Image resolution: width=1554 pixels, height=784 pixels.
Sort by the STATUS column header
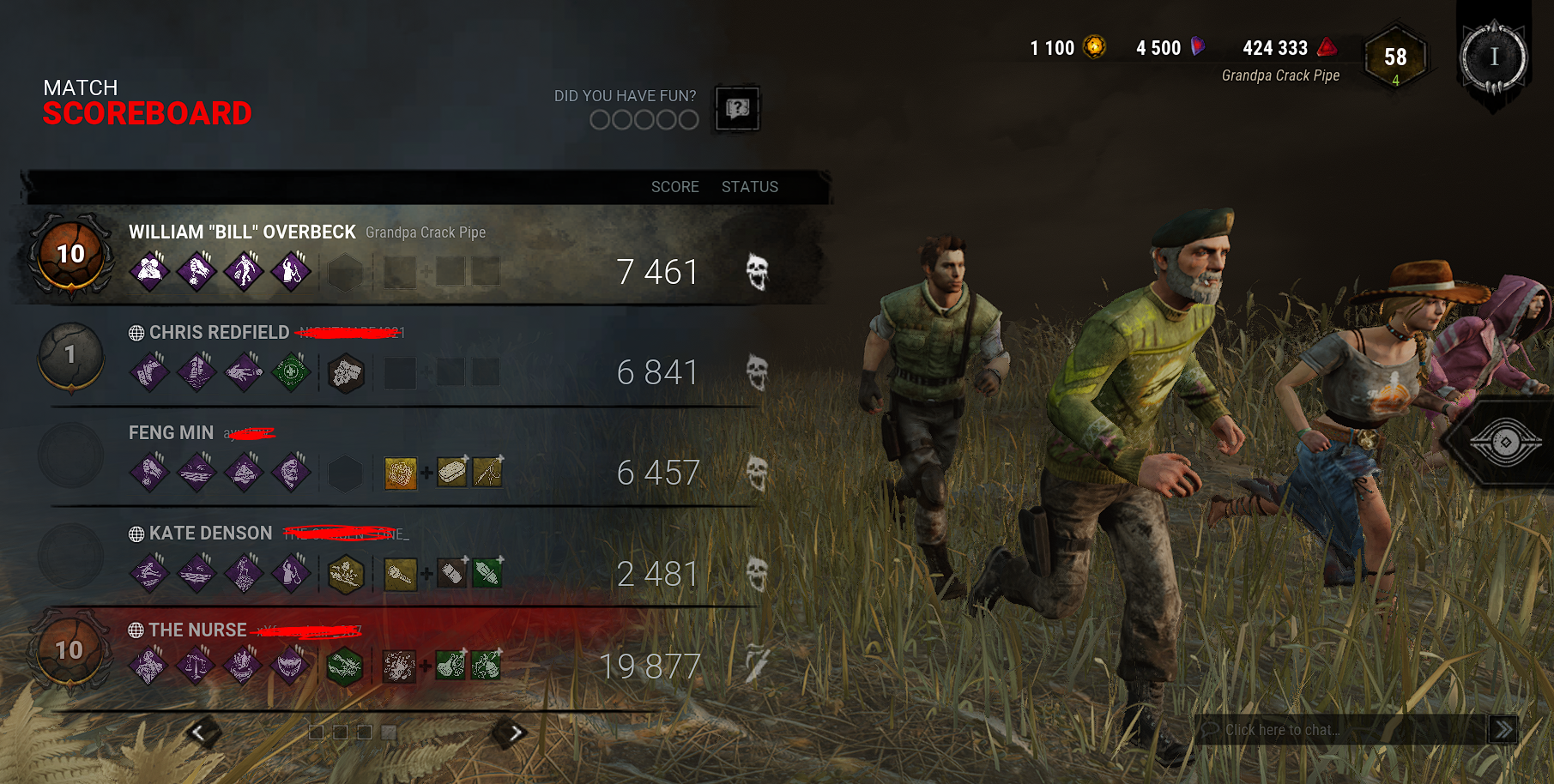coord(750,186)
